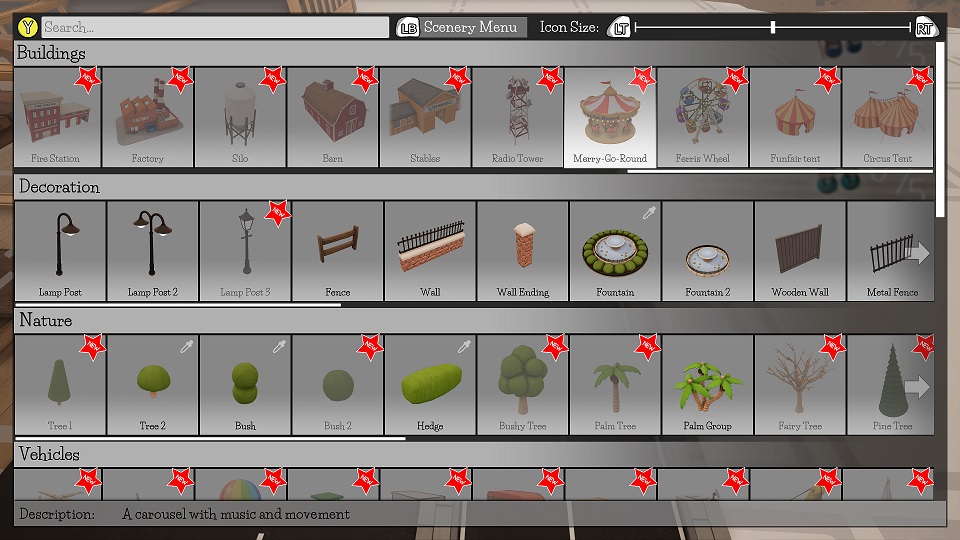Pick the Barn building

(x=333, y=118)
